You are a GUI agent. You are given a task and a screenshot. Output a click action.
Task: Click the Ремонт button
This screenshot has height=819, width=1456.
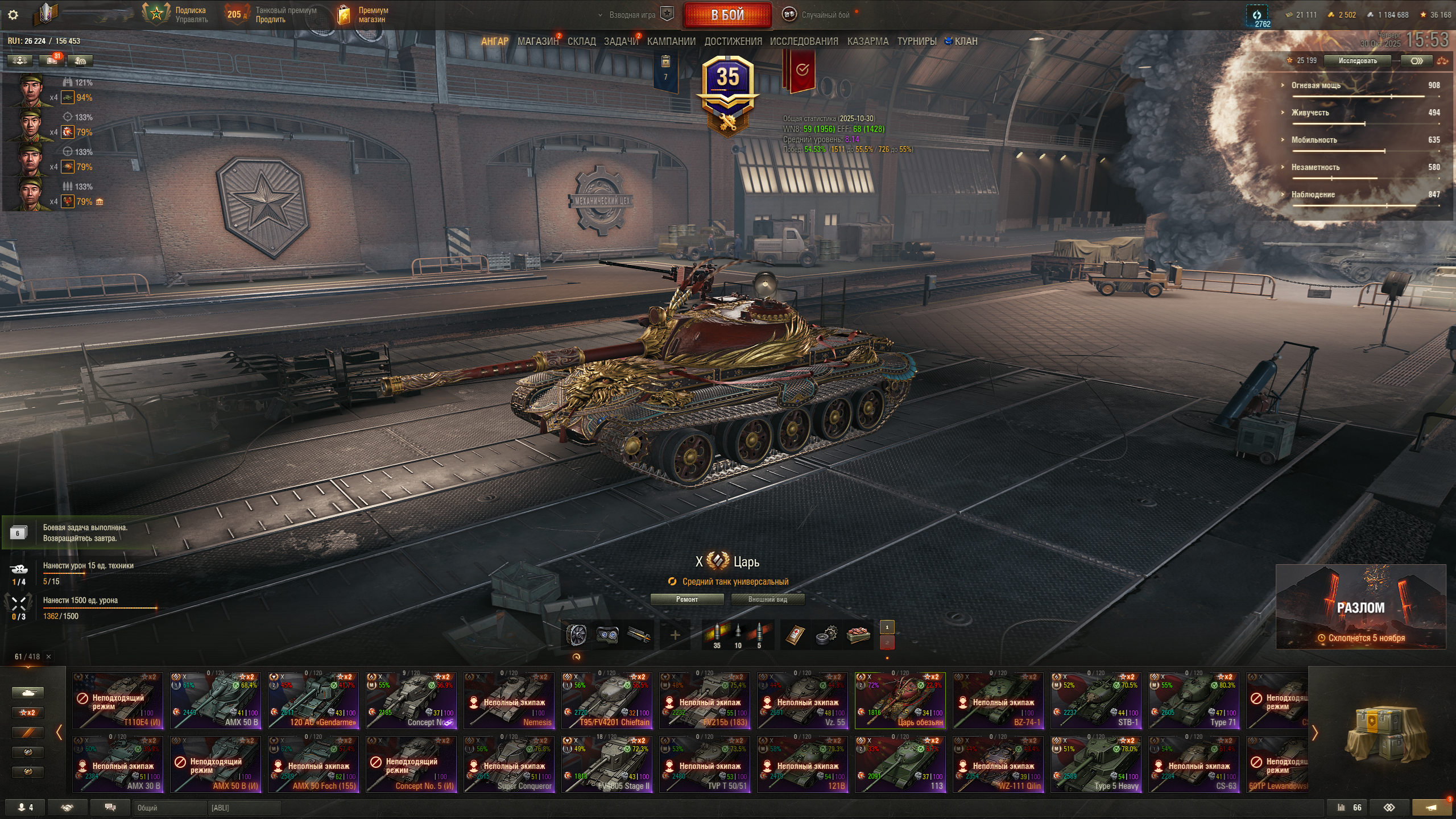pyautogui.click(x=686, y=599)
